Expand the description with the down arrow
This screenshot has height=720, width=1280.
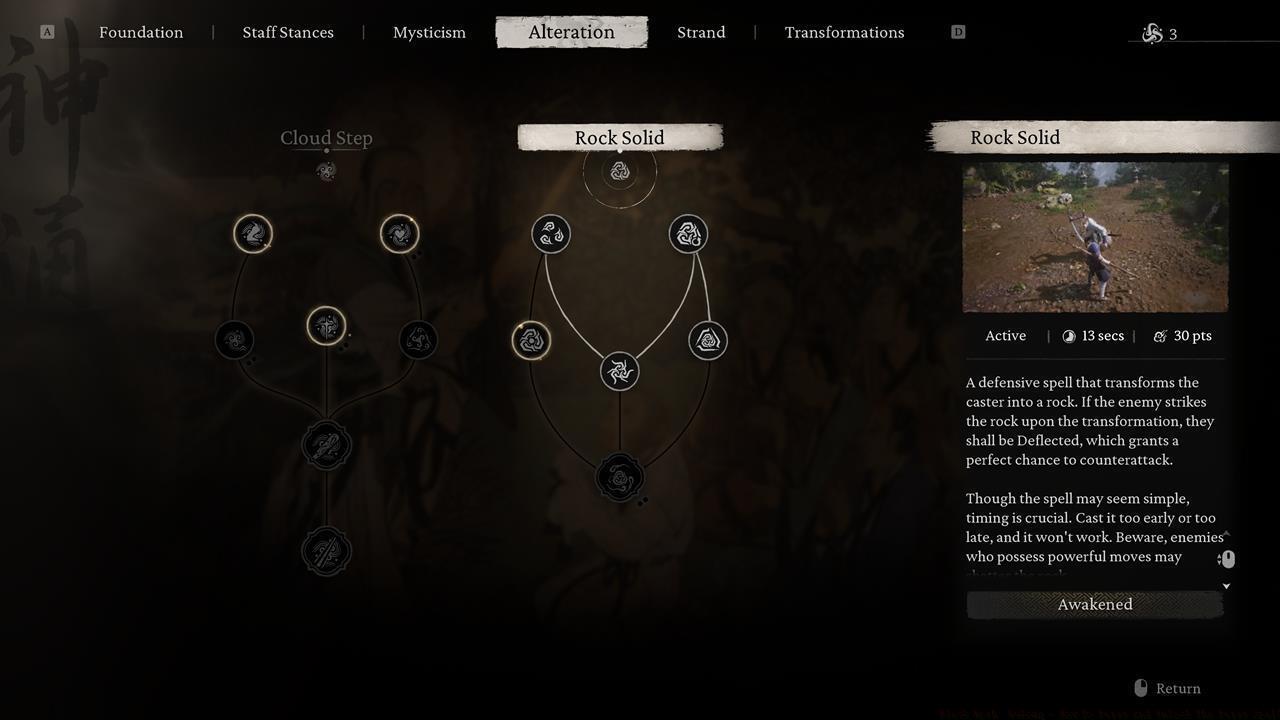1226,586
